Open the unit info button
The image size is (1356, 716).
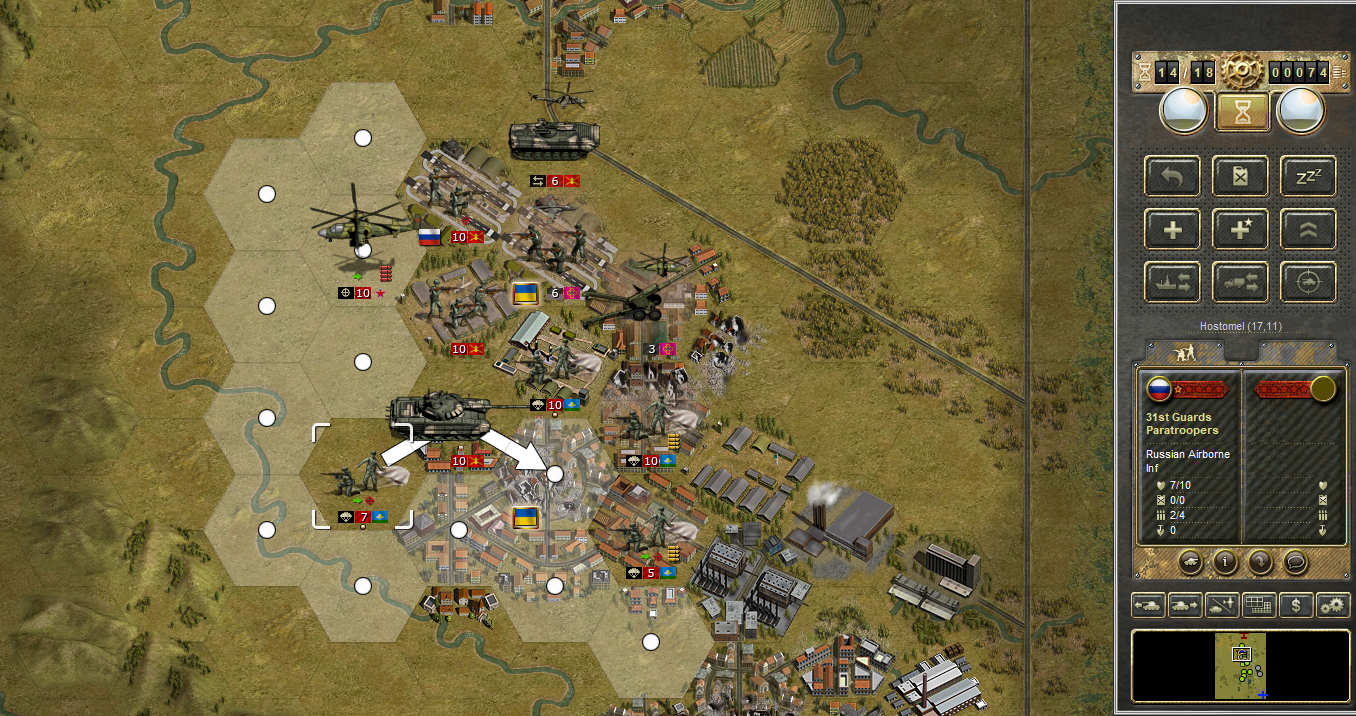click(x=1225, y=561)
